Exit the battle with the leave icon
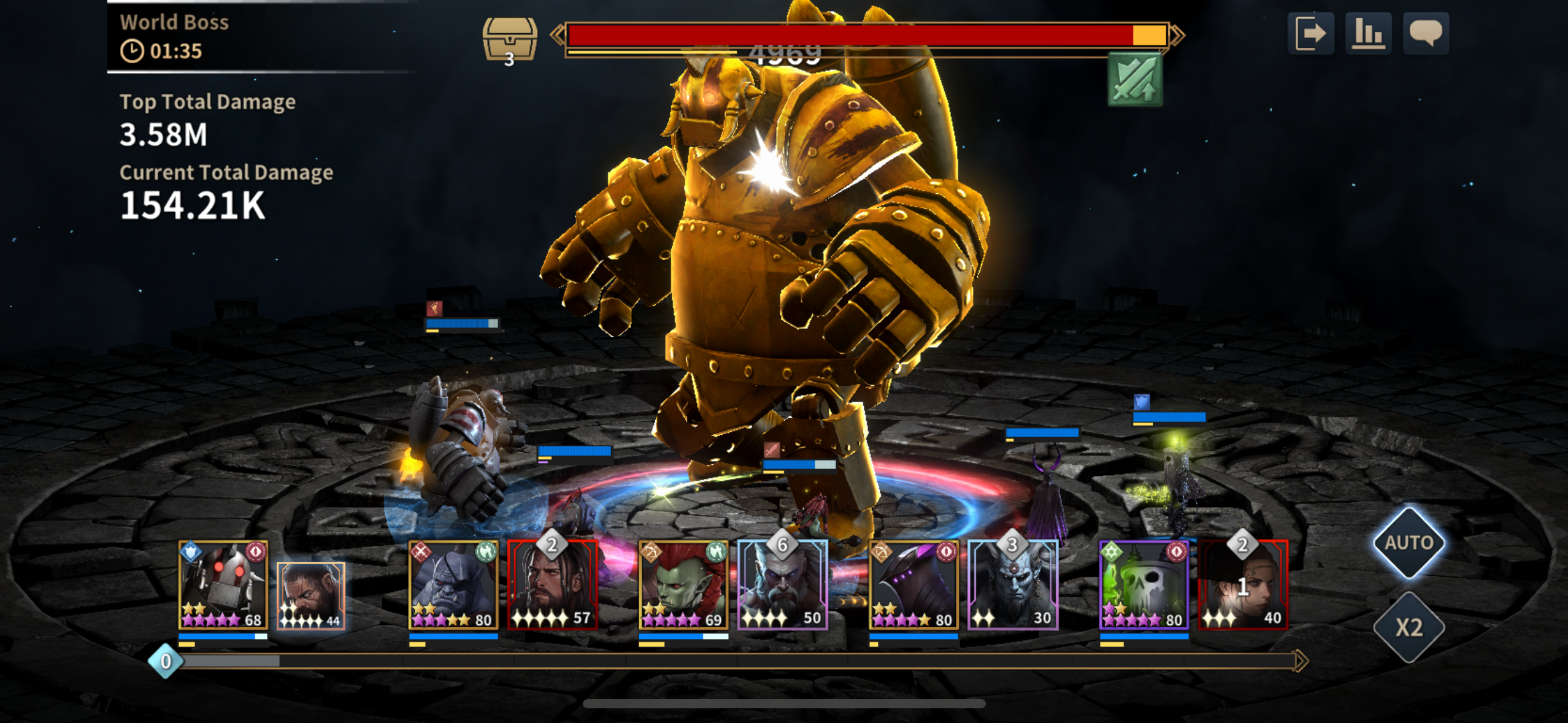The image size is (1568, 723). (x=1310, y=33)
